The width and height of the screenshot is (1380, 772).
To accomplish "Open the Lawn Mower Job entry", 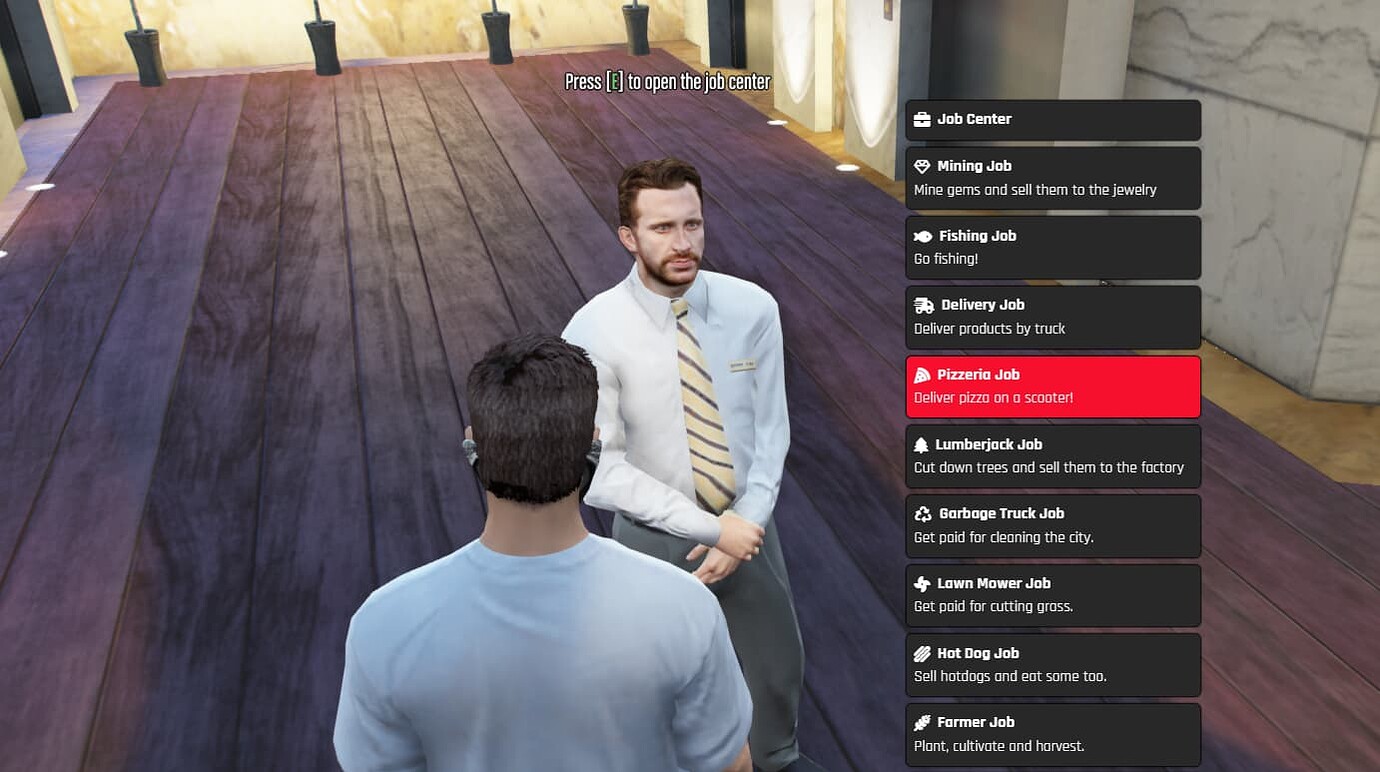I will (x=1052, y=595).
